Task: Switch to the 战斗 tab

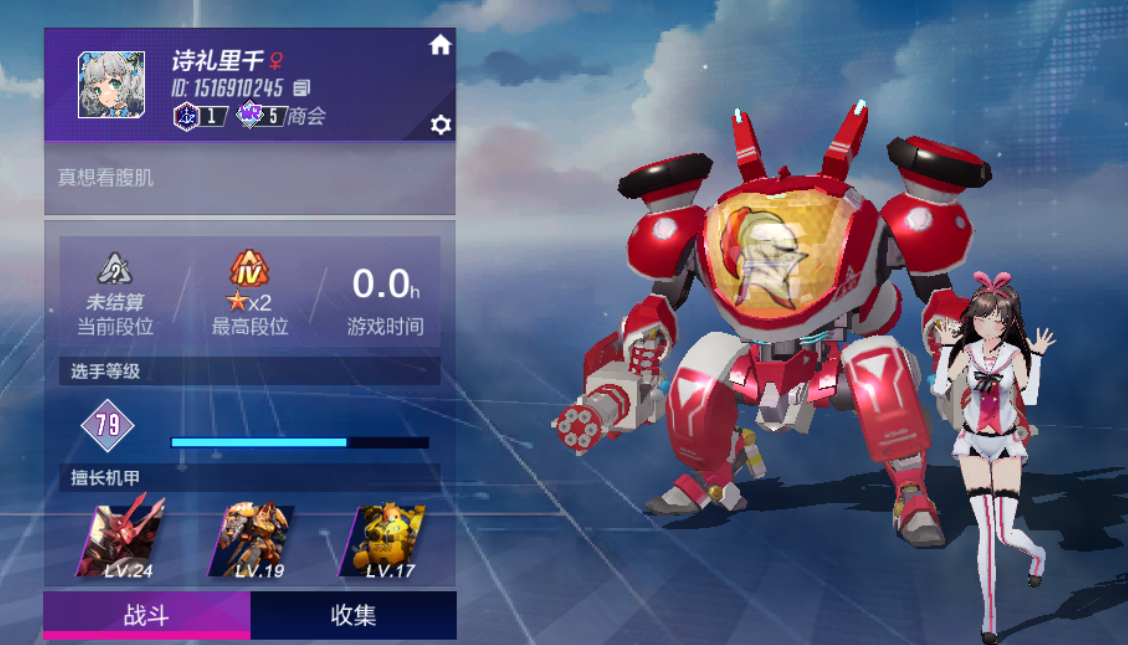Action: coord(146,615)
